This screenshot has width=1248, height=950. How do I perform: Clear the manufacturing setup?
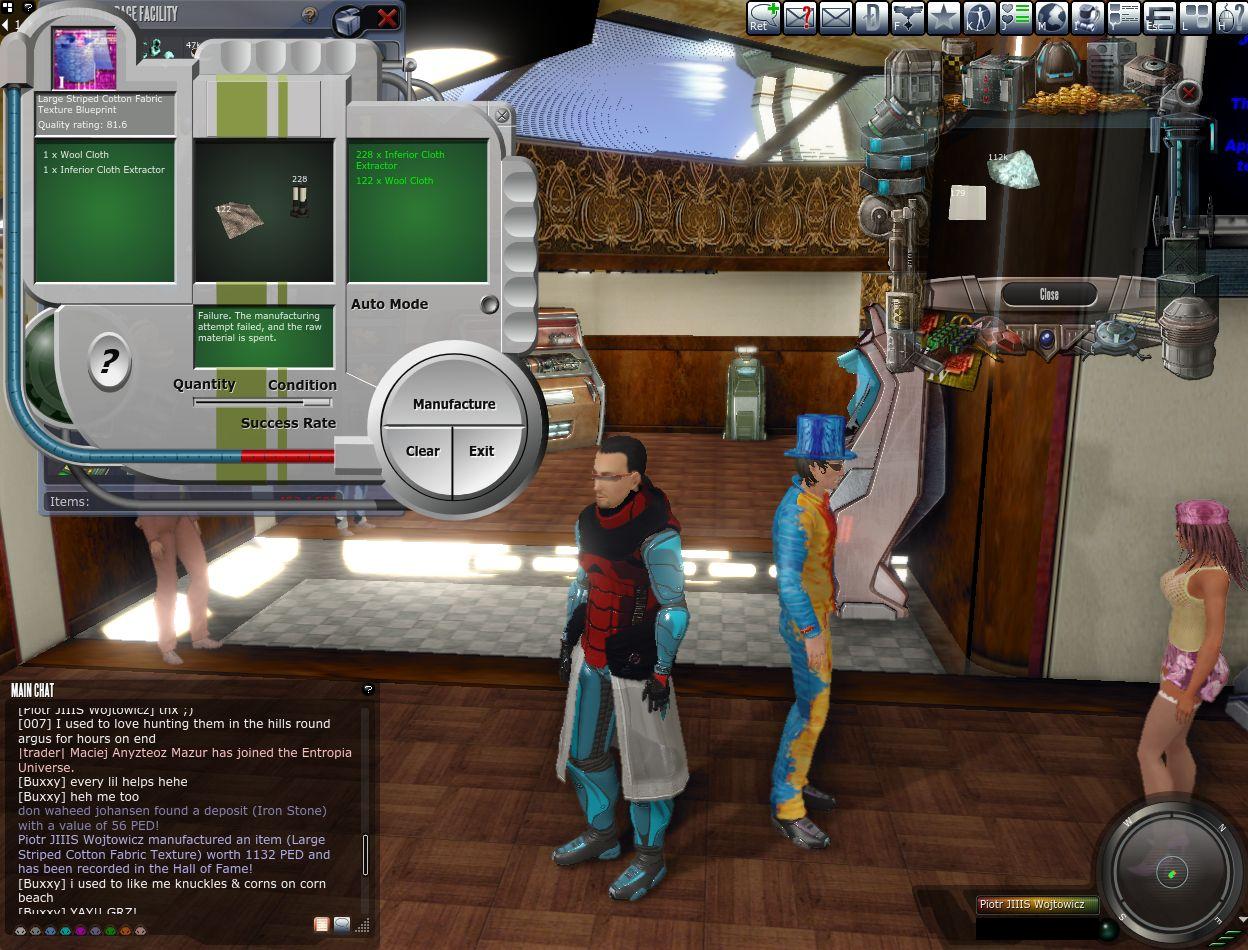pos(422,451)
